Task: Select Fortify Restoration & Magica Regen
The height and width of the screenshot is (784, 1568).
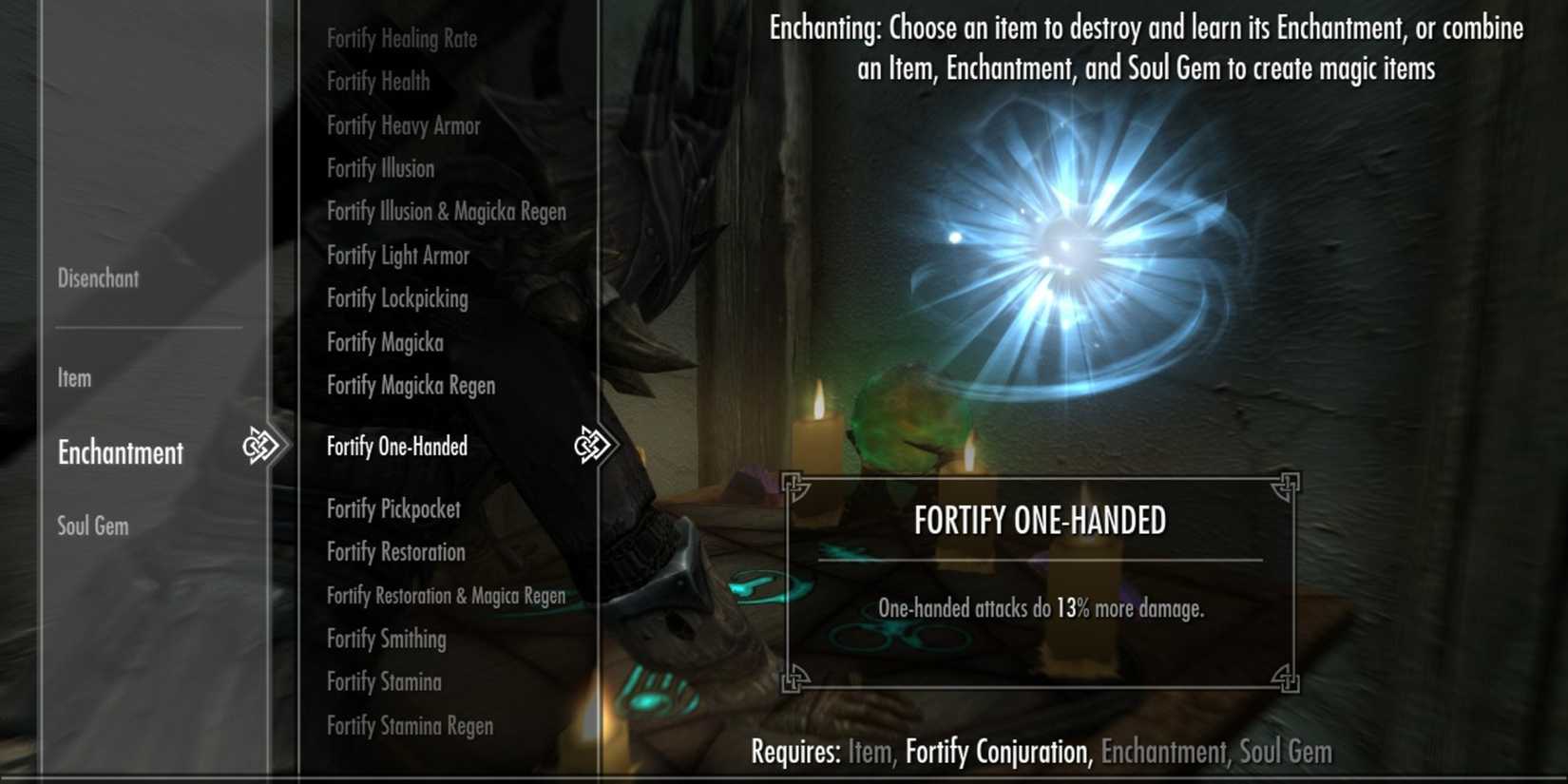Action: click(446, 595)
